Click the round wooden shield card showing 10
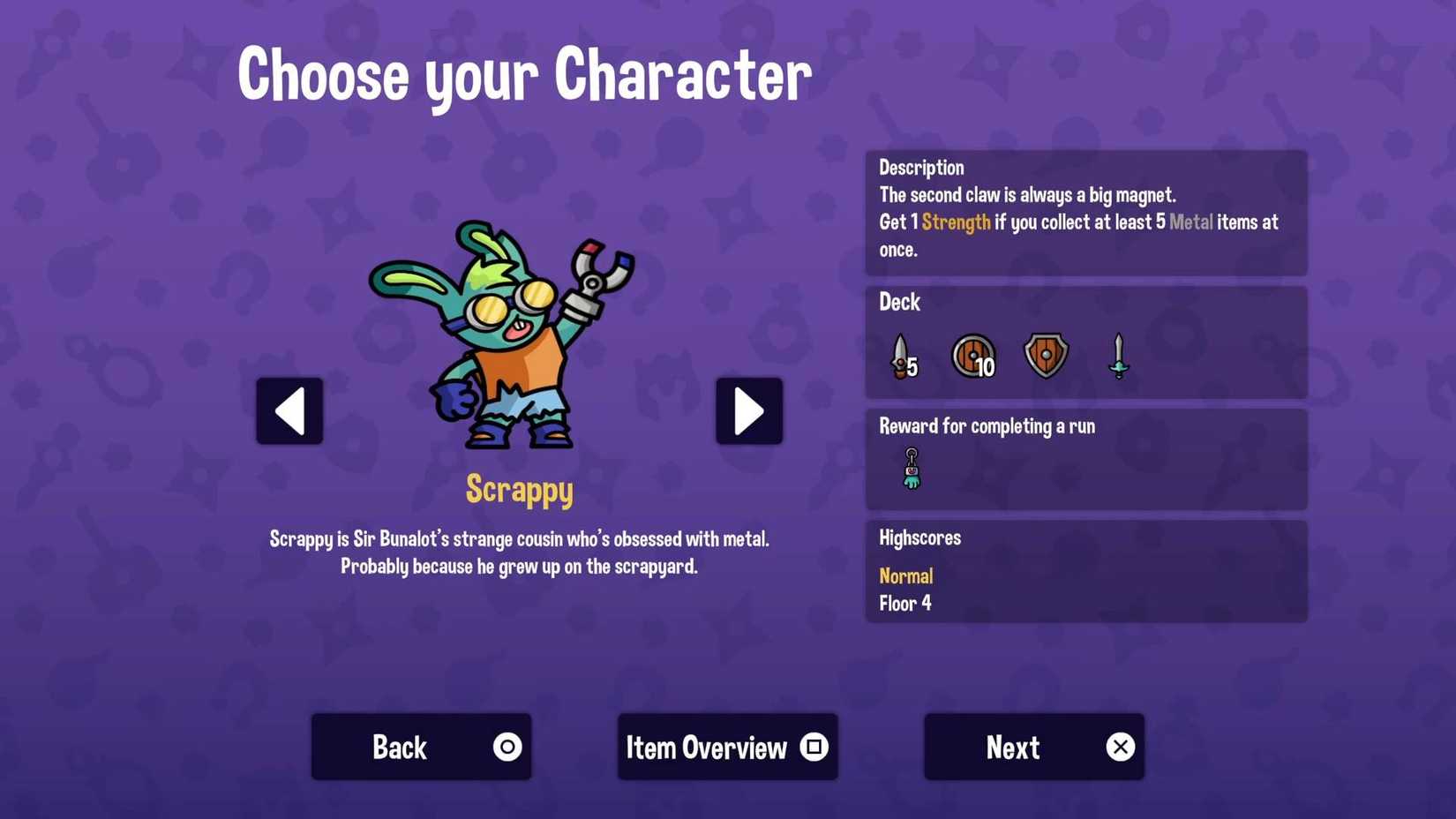This screenshot has width=1456, height=819. pyautogui.click(x=974, y=355)
